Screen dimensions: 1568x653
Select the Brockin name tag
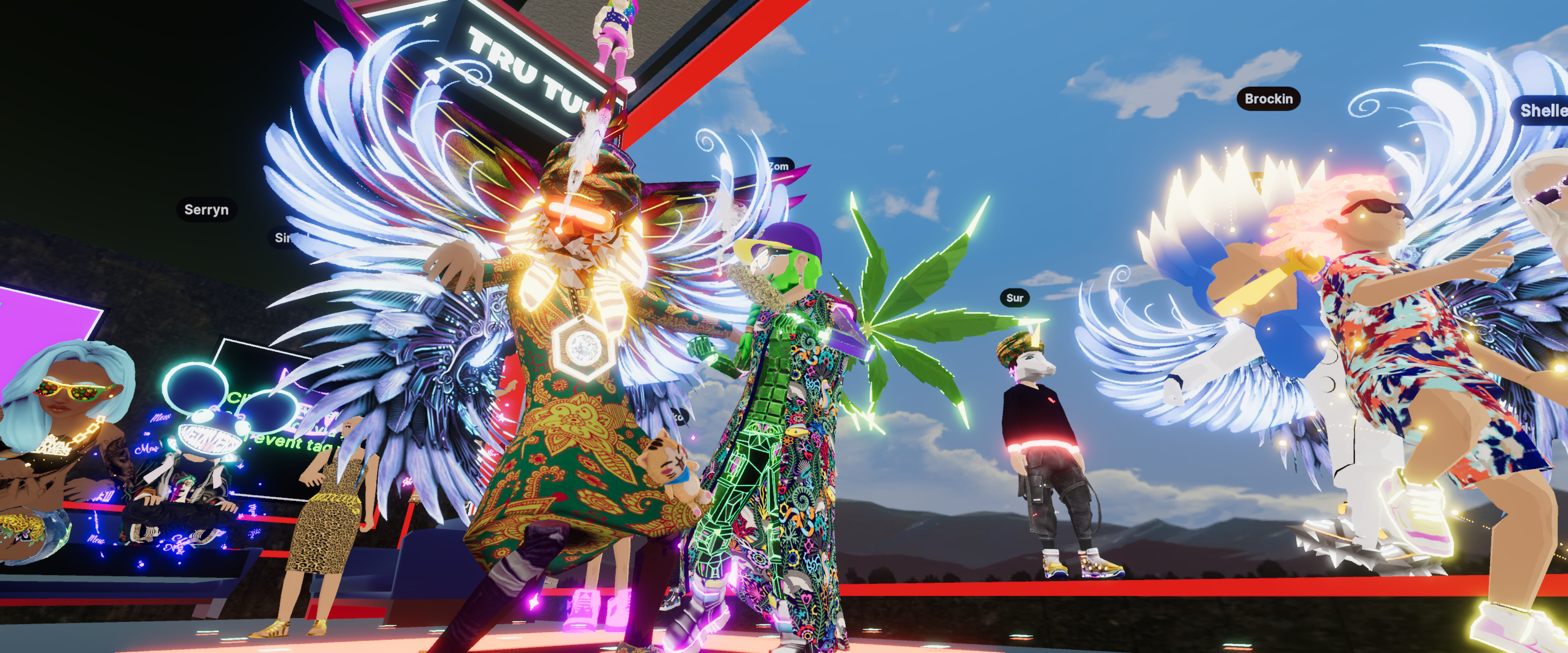point(1268,99)
